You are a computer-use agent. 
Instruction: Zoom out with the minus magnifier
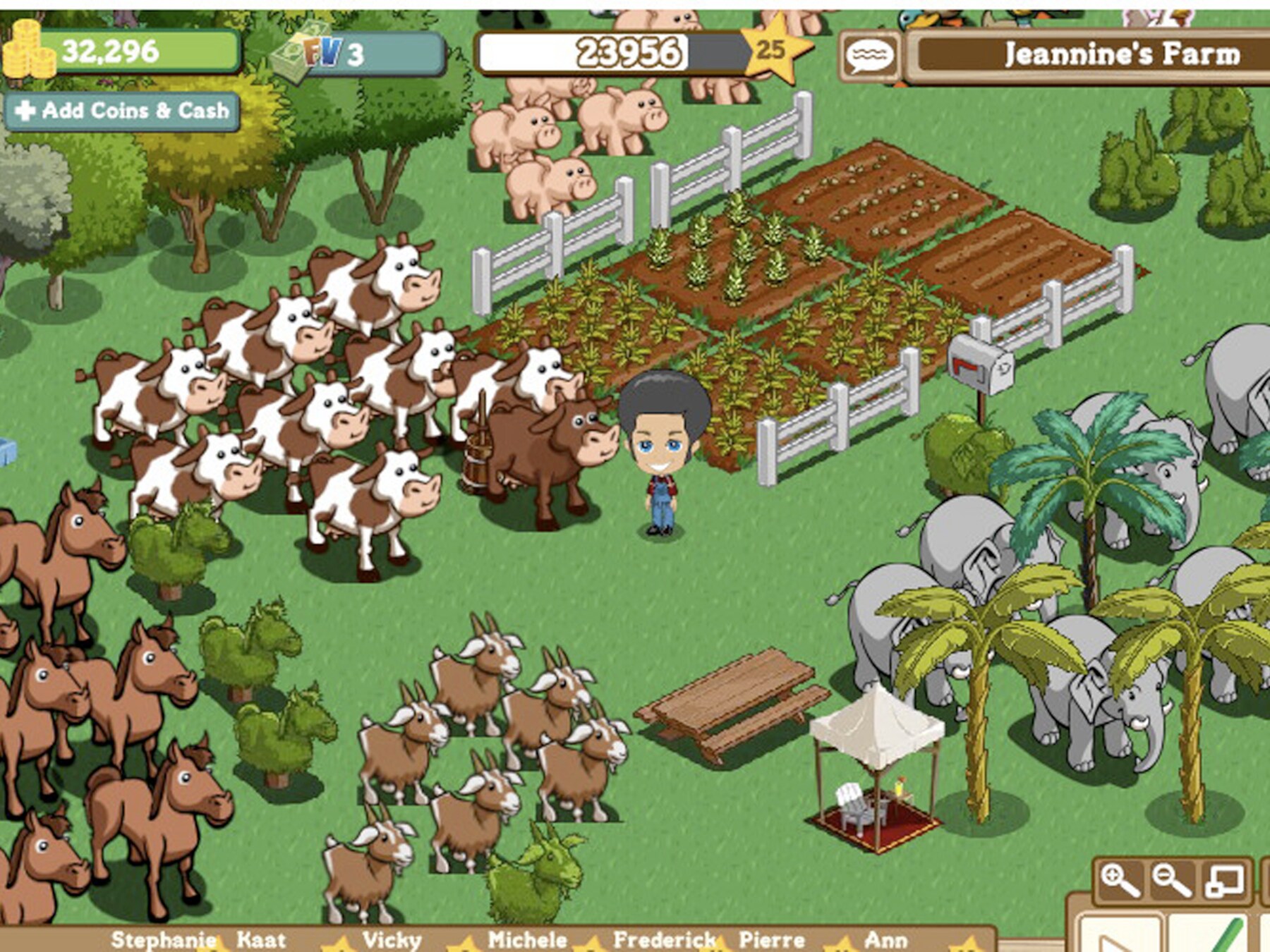(1171, 880)
